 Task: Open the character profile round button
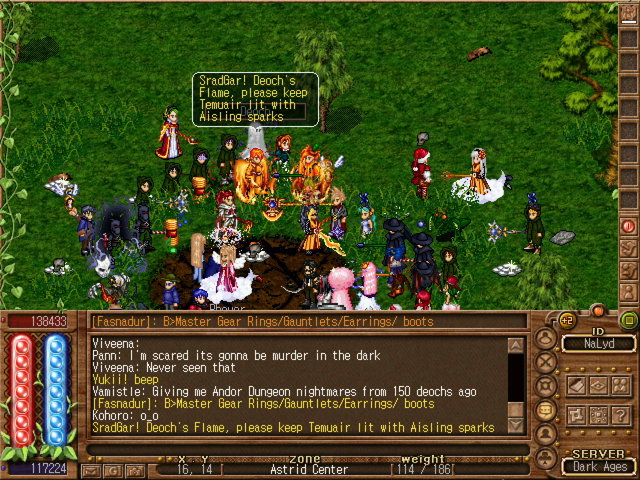click(x=546, y=337)
